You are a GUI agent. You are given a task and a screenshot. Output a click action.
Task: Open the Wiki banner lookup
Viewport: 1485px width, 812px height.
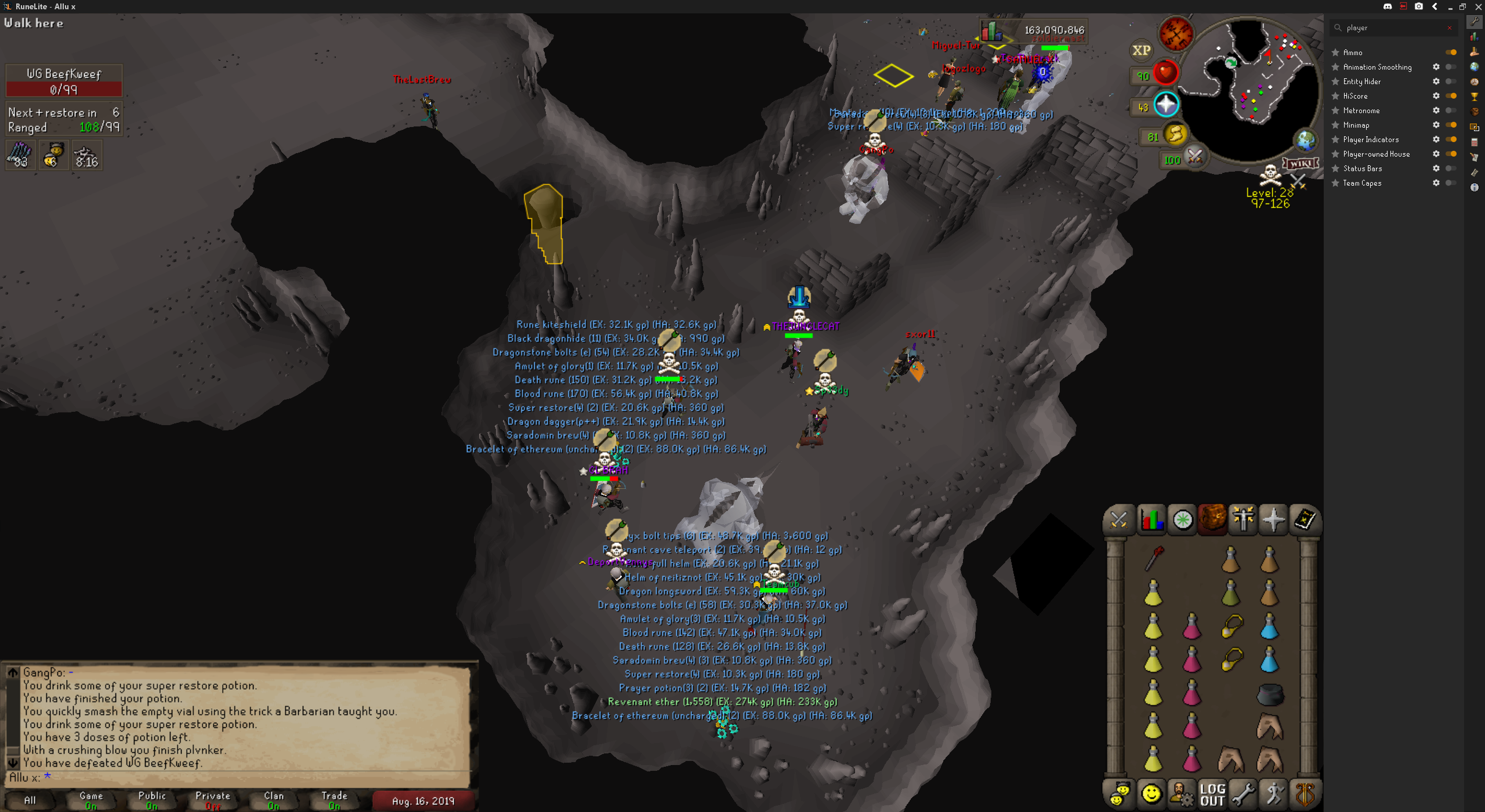1301,164
